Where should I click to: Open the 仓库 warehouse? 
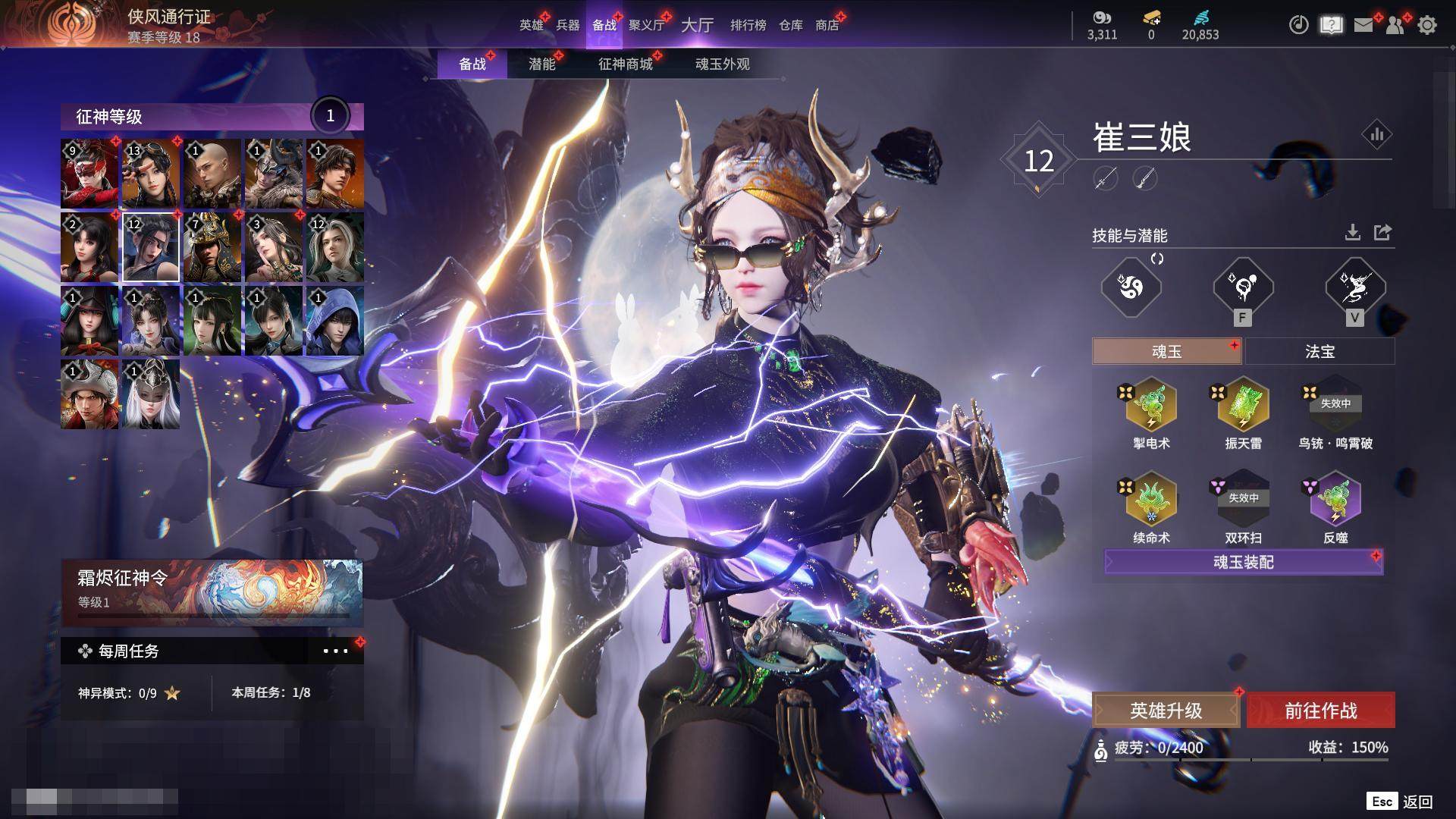(x=790, y=25)
